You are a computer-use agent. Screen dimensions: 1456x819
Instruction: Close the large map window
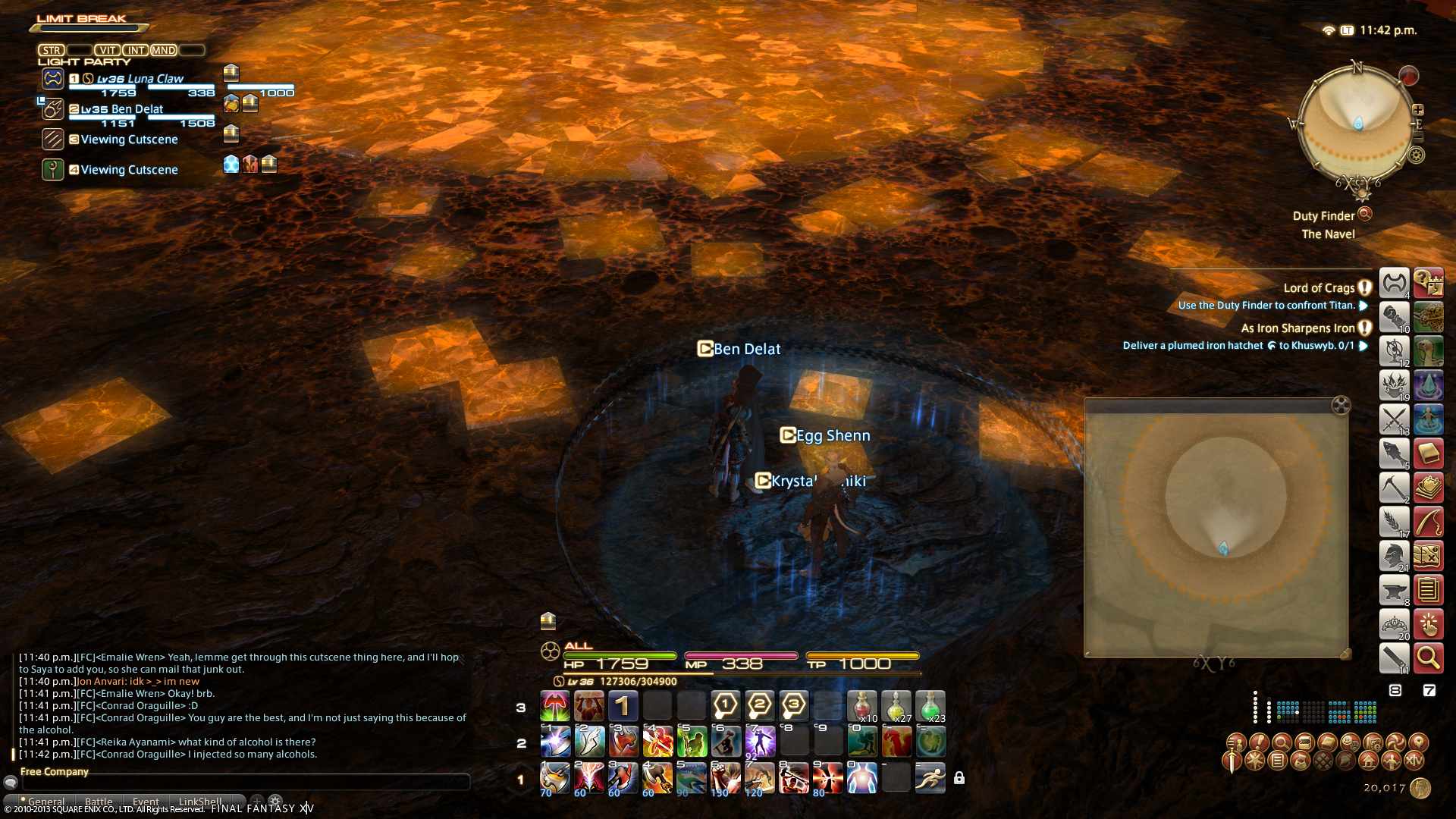[1341, 405]
